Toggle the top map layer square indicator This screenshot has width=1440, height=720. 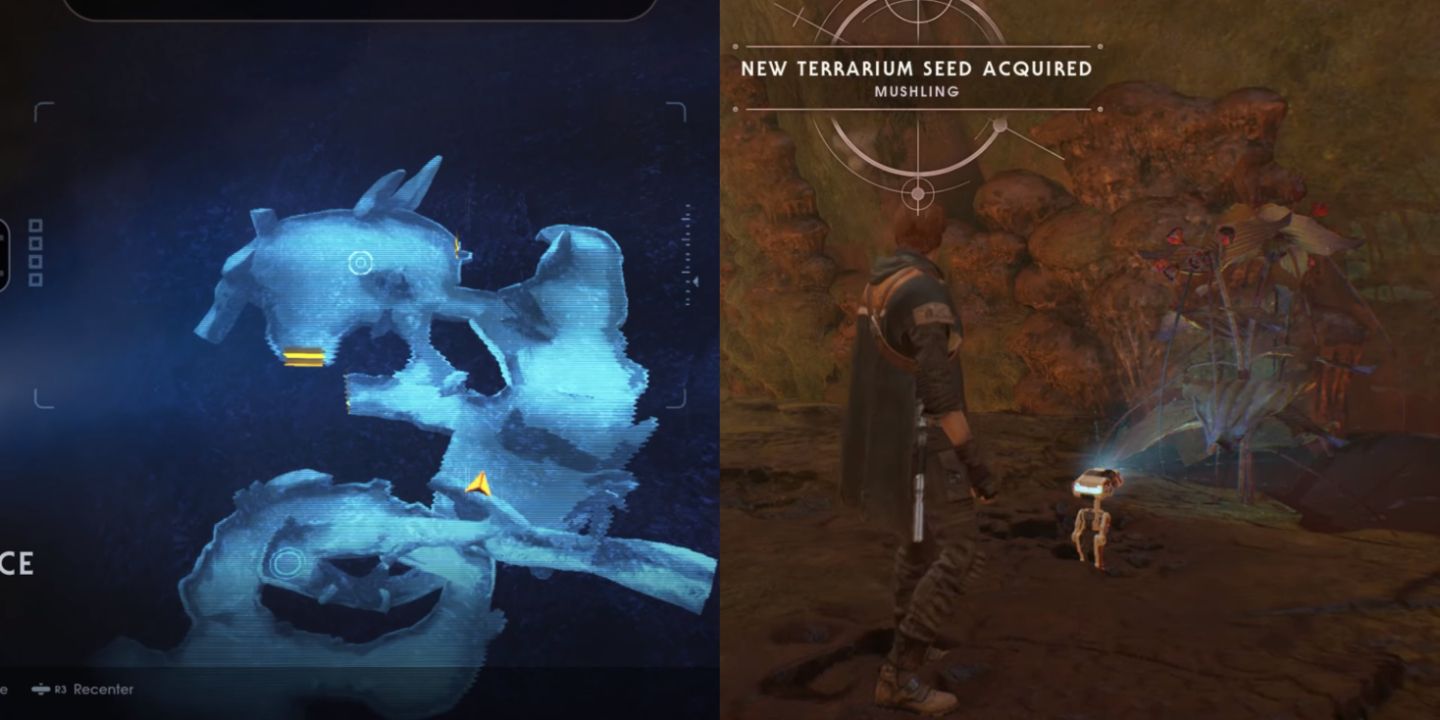[x=35, y=224]
